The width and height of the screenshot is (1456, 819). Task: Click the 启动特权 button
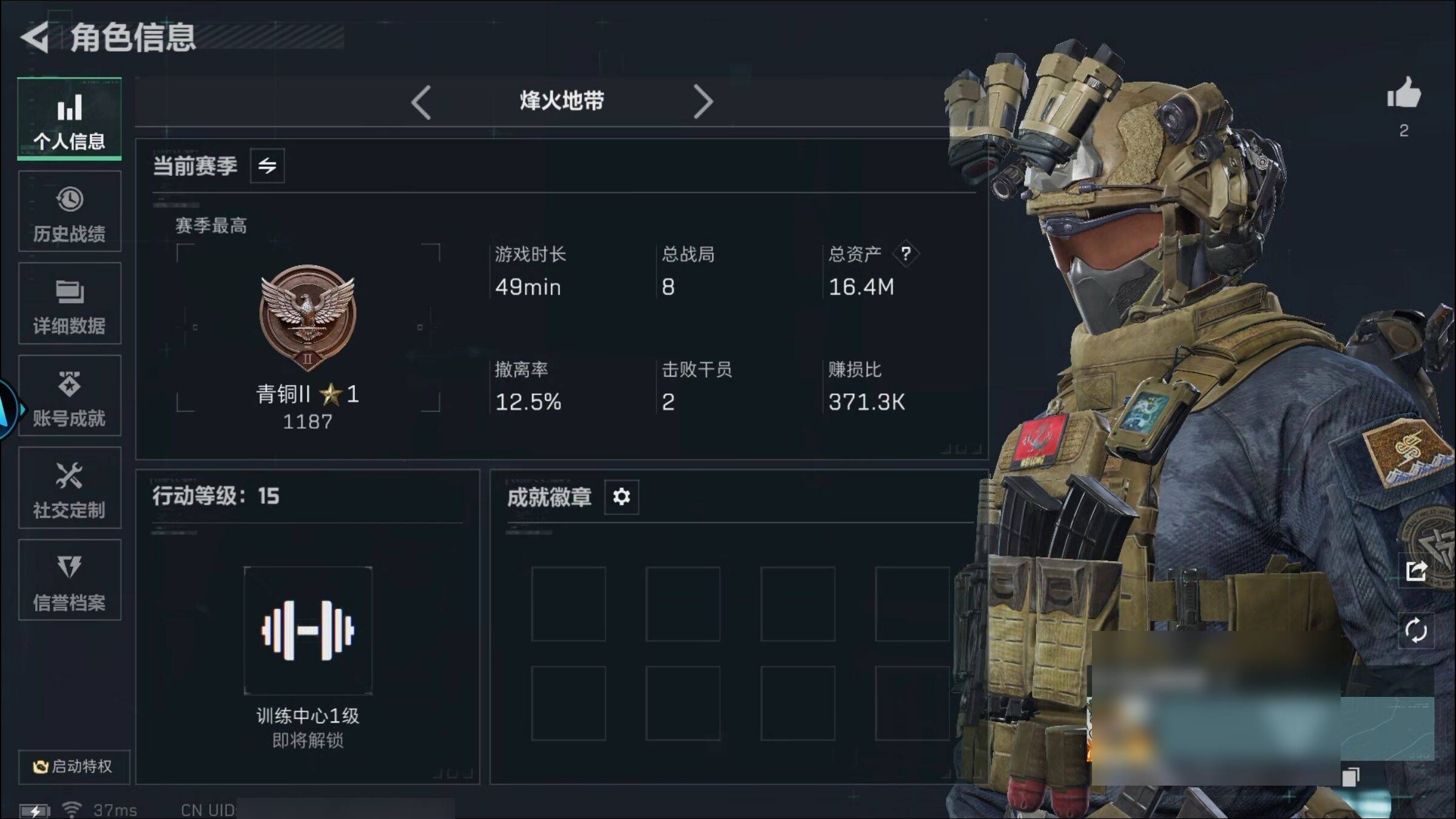coord(73,766)
